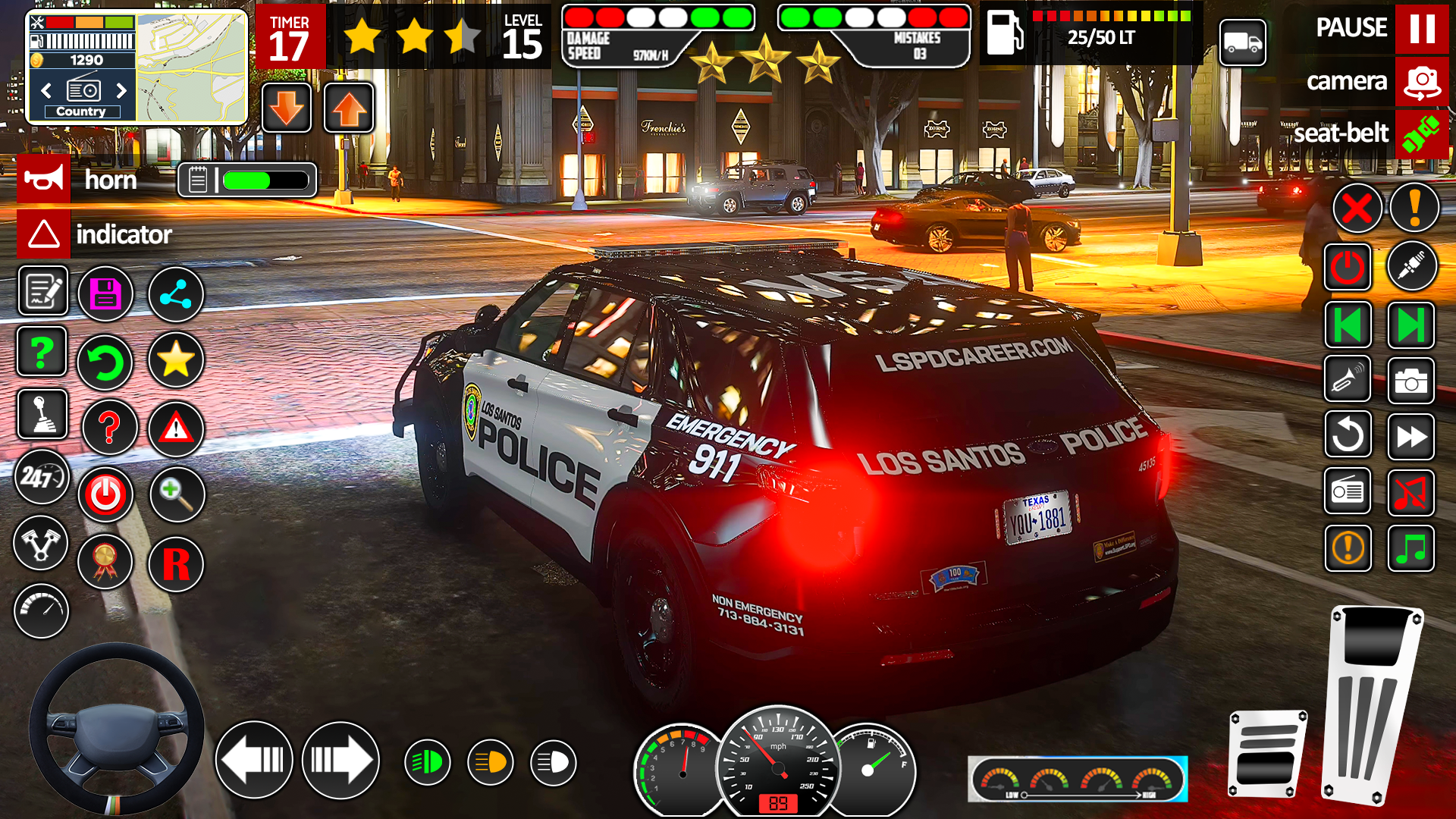Open the magenta save disk icon
This screenshot has height=819, width=1456.
coord(105,294)
